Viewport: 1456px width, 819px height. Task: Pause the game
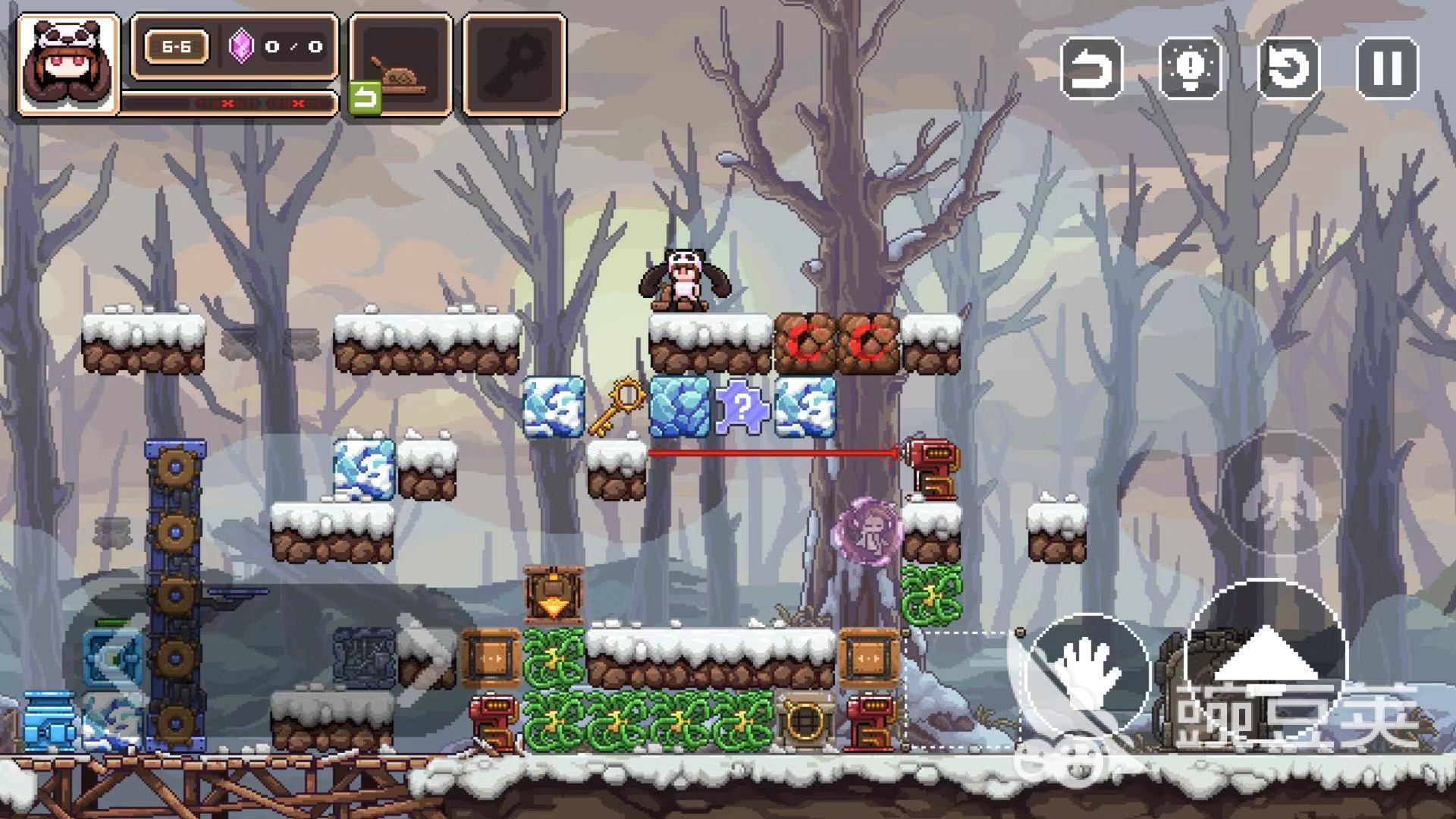1387,69
